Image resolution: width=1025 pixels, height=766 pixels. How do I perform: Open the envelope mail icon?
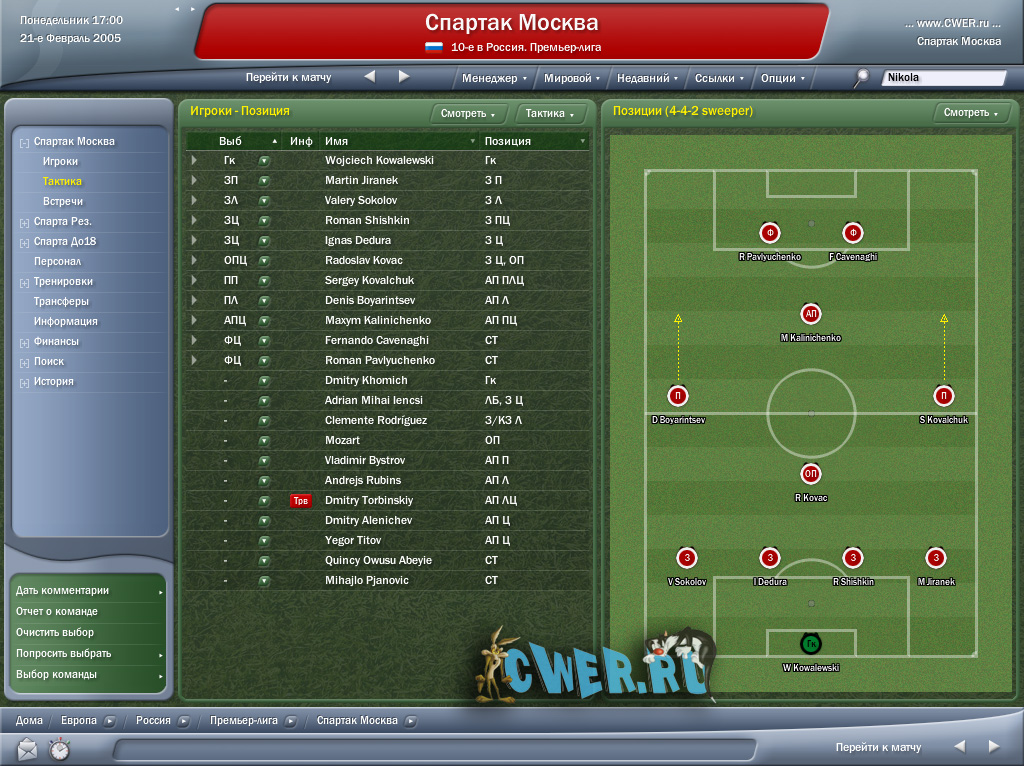(27, 748)
